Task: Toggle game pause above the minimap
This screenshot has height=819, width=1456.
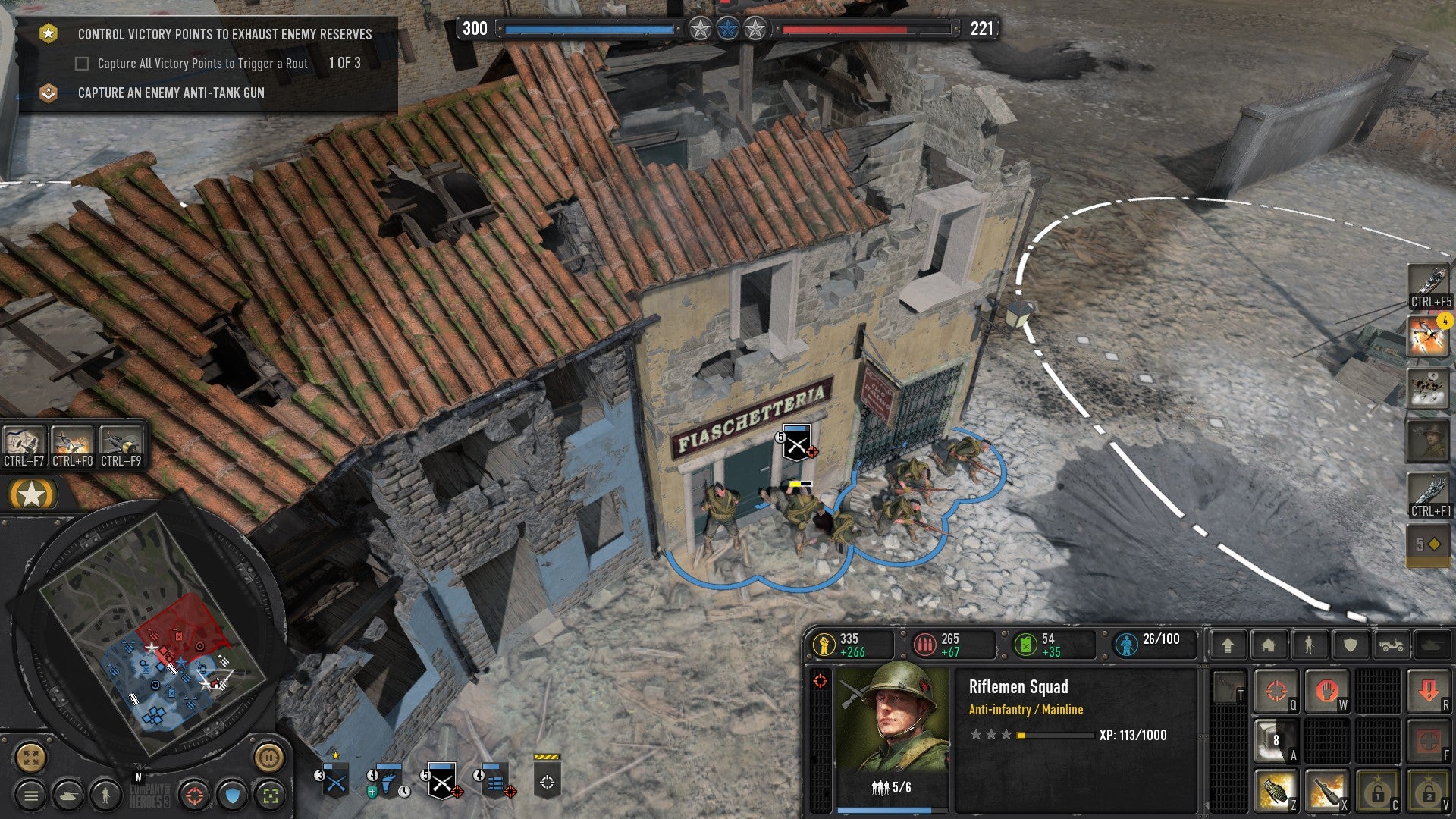Action: (x=269, y=757)
